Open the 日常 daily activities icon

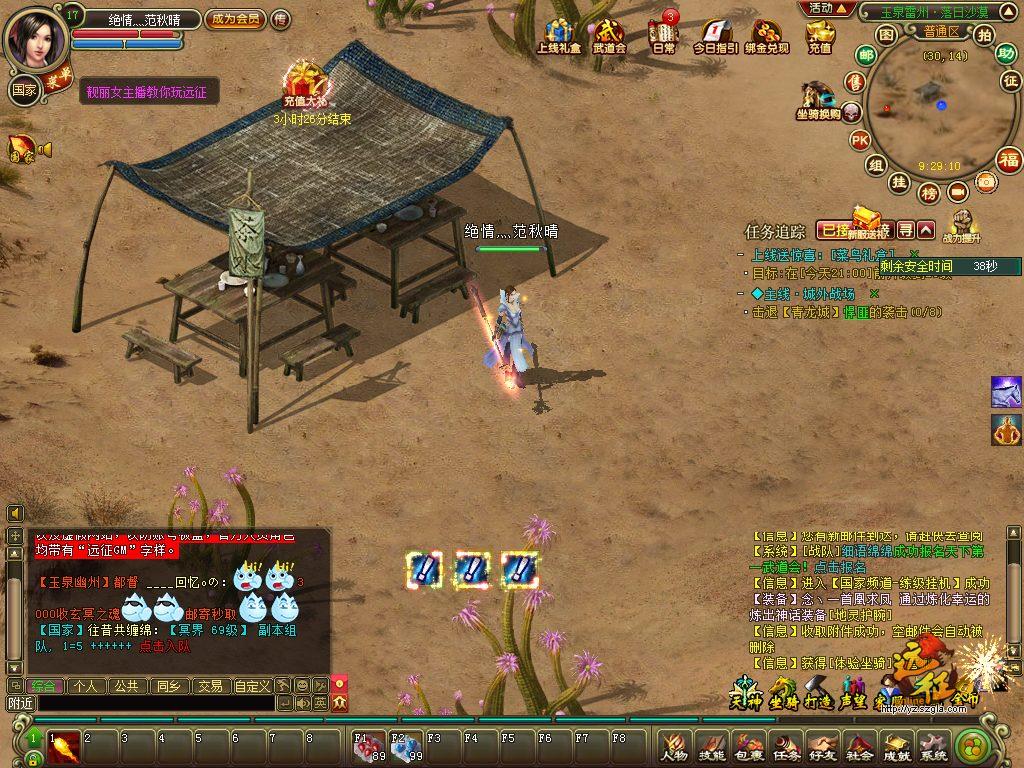(663, 35)
